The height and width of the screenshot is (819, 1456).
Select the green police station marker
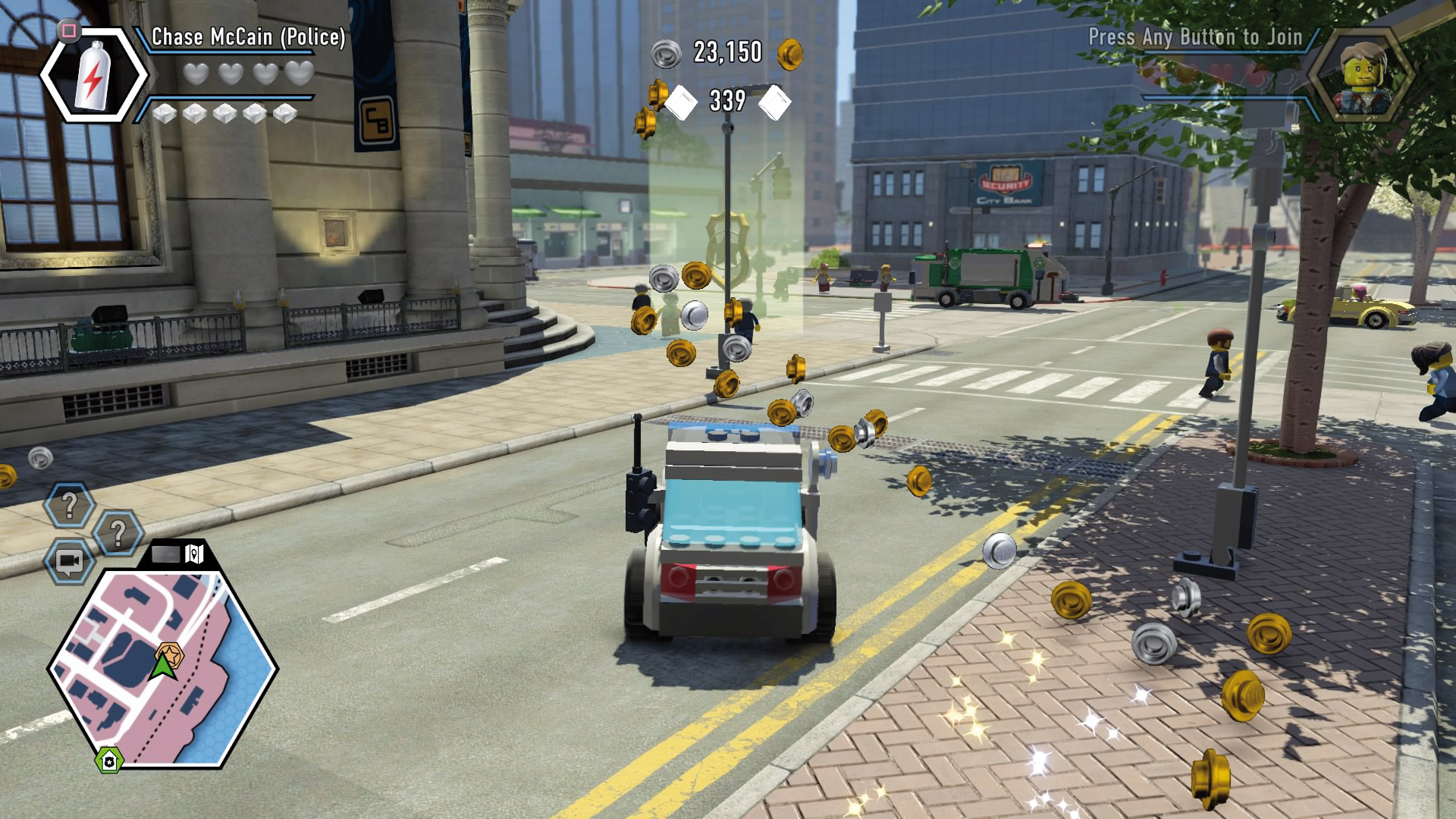point(109,761)
